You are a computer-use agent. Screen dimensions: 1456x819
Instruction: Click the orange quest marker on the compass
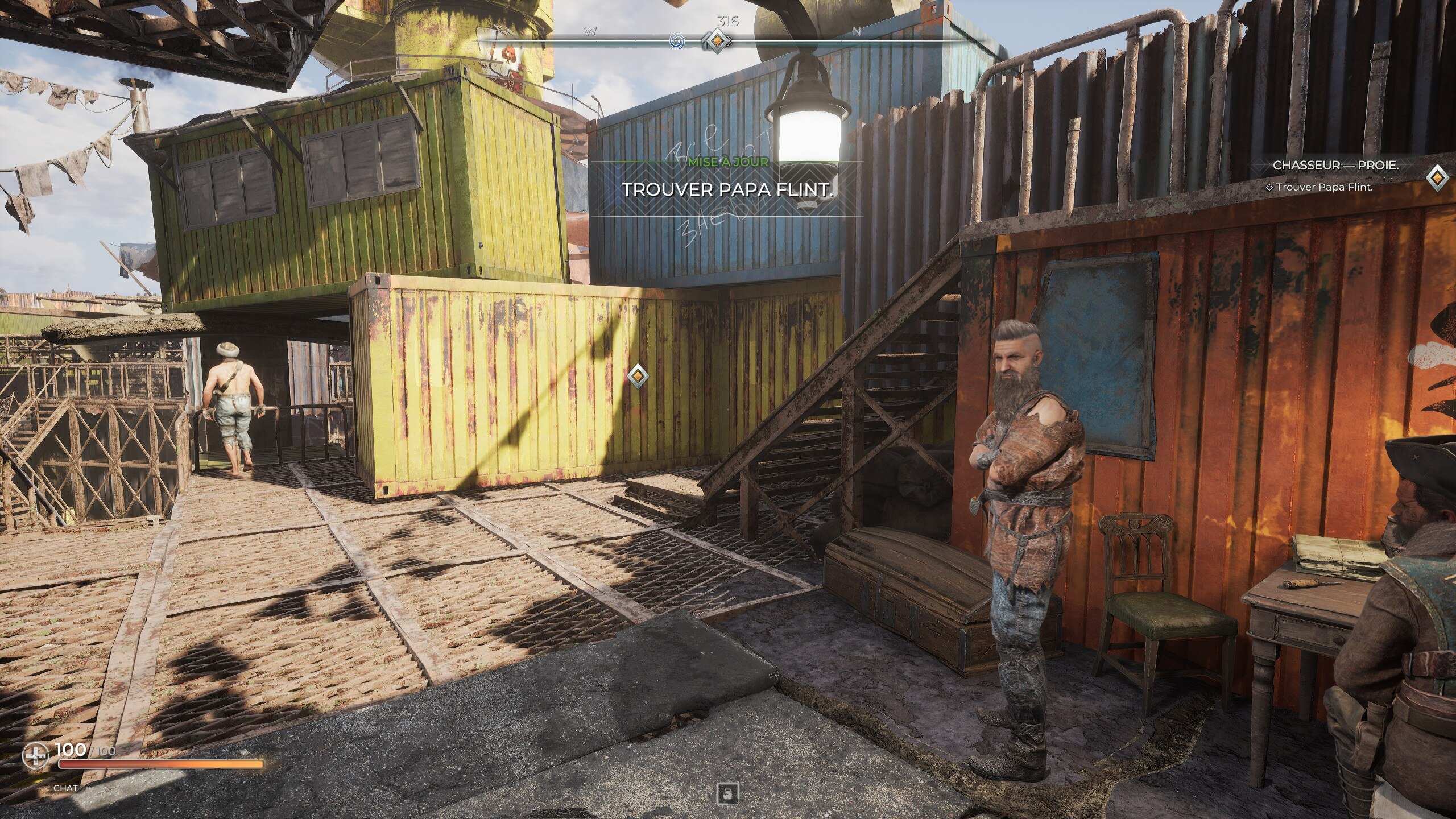(x=718, y=40)
